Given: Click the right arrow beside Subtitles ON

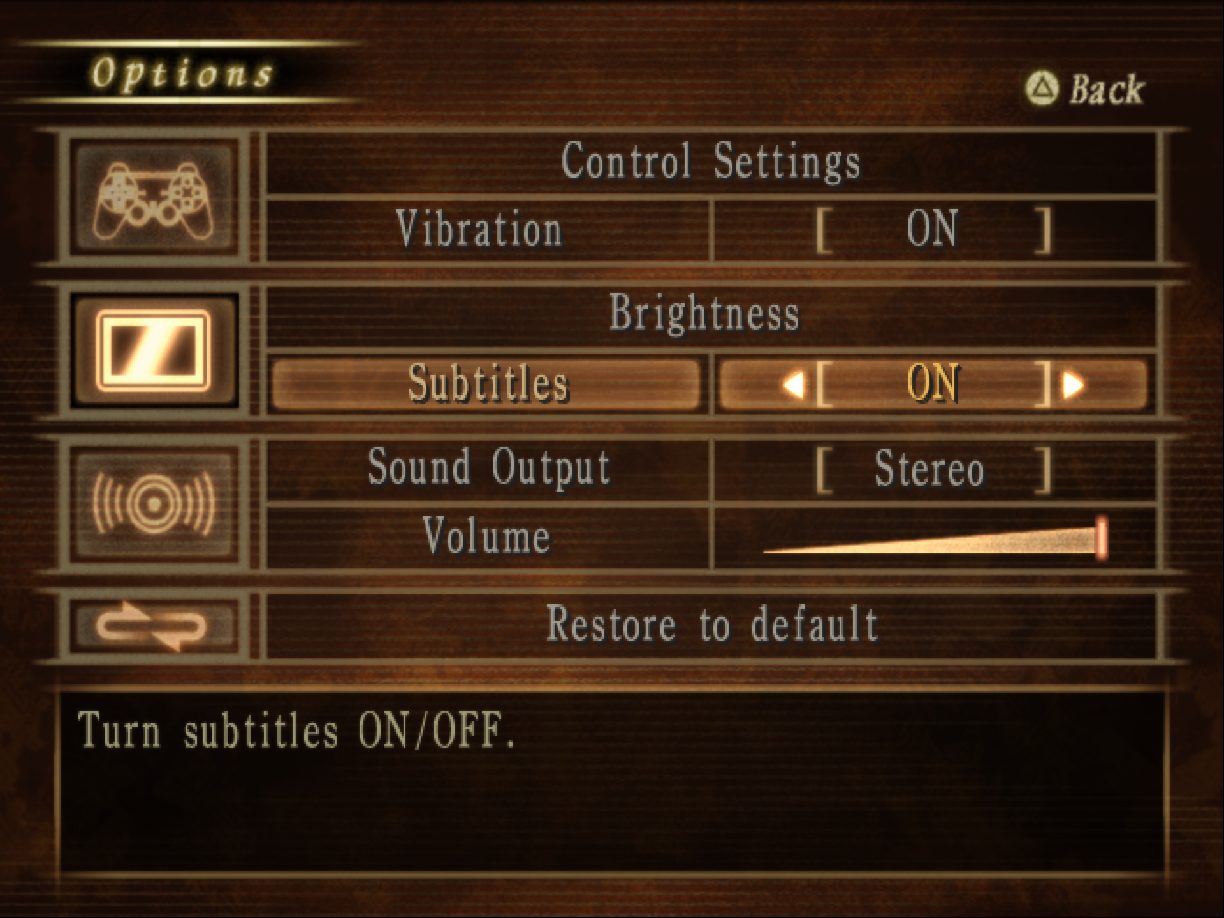Looking at the screenshot, I should 1074,385.
